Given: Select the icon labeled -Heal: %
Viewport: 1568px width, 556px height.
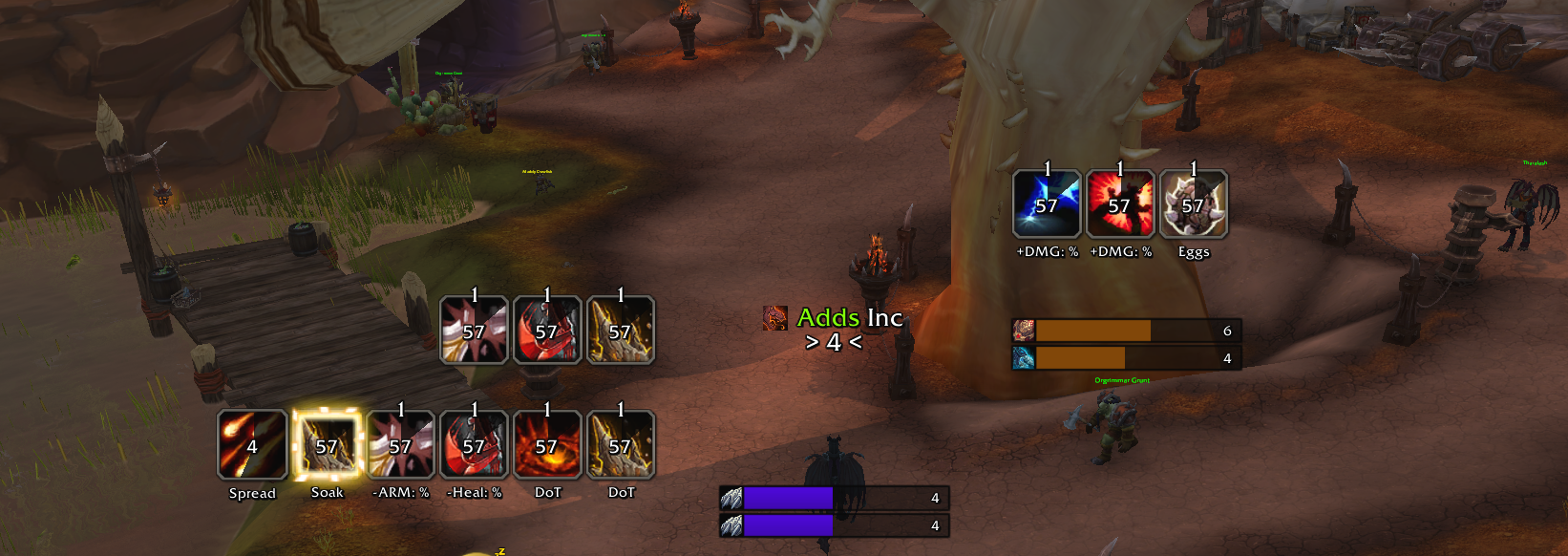Looking at the screenshot, I should 474,445.
